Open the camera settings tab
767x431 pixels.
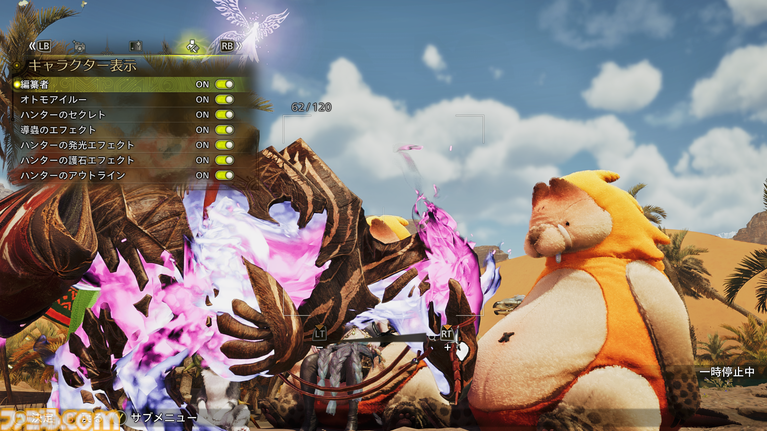(x=79, y=46)
